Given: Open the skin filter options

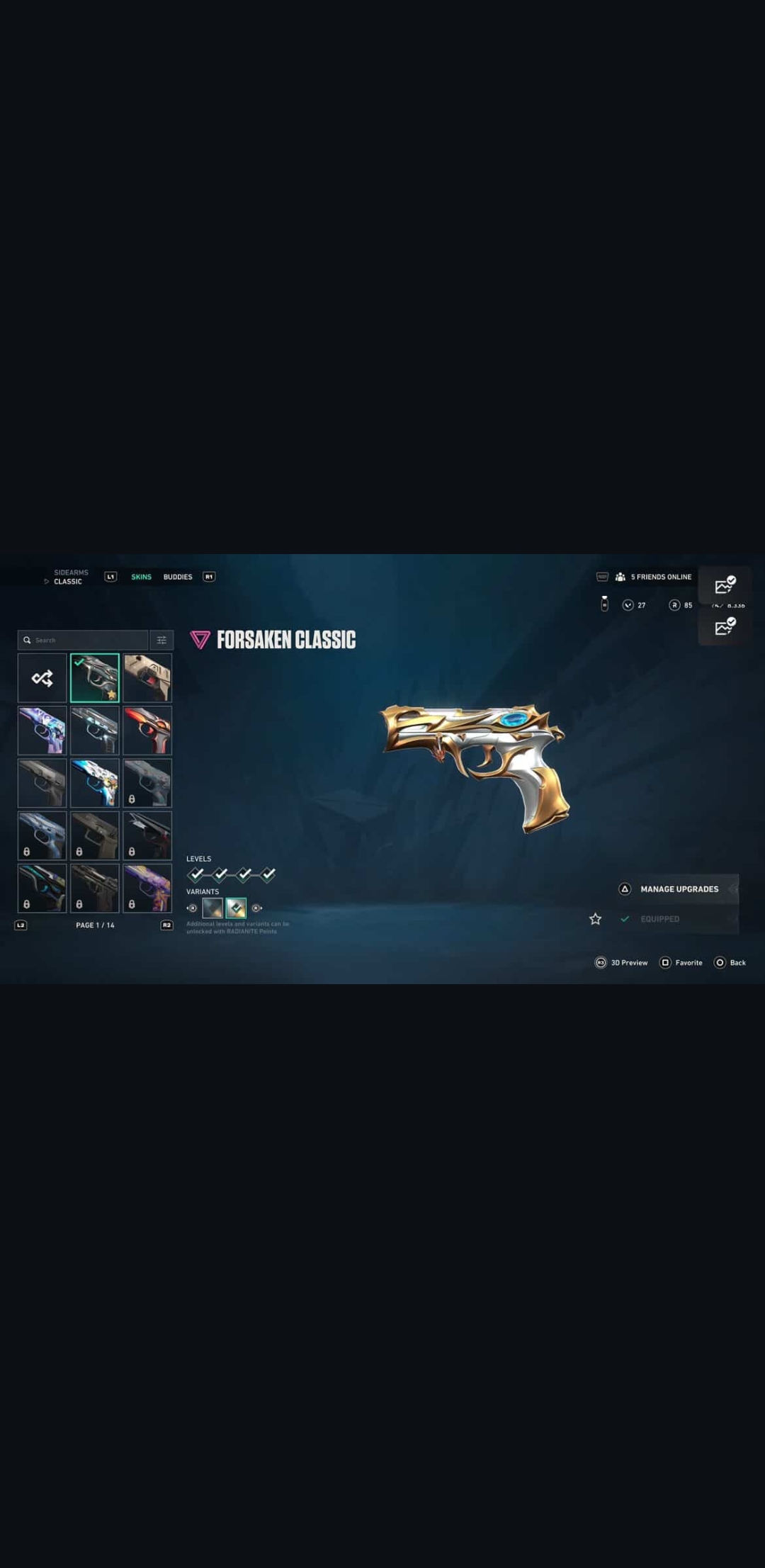Looking at the screenshot, I should [161, 640].
